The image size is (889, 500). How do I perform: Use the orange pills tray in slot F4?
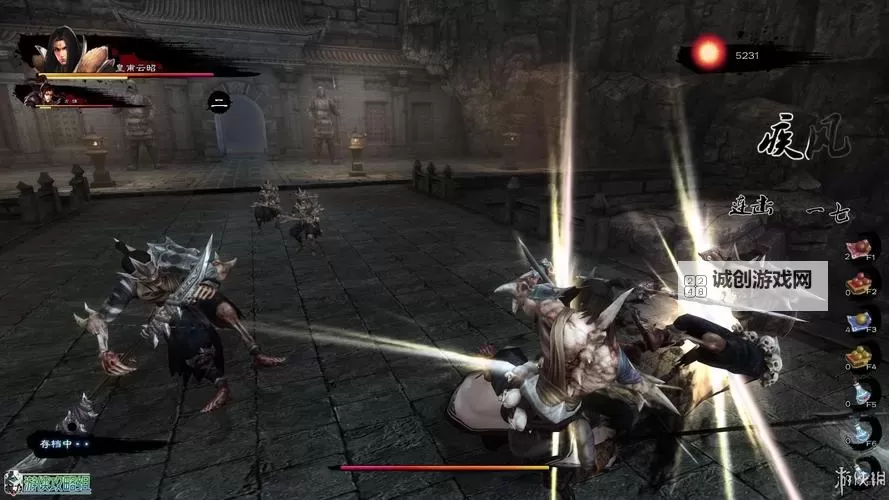pos(859,356)
